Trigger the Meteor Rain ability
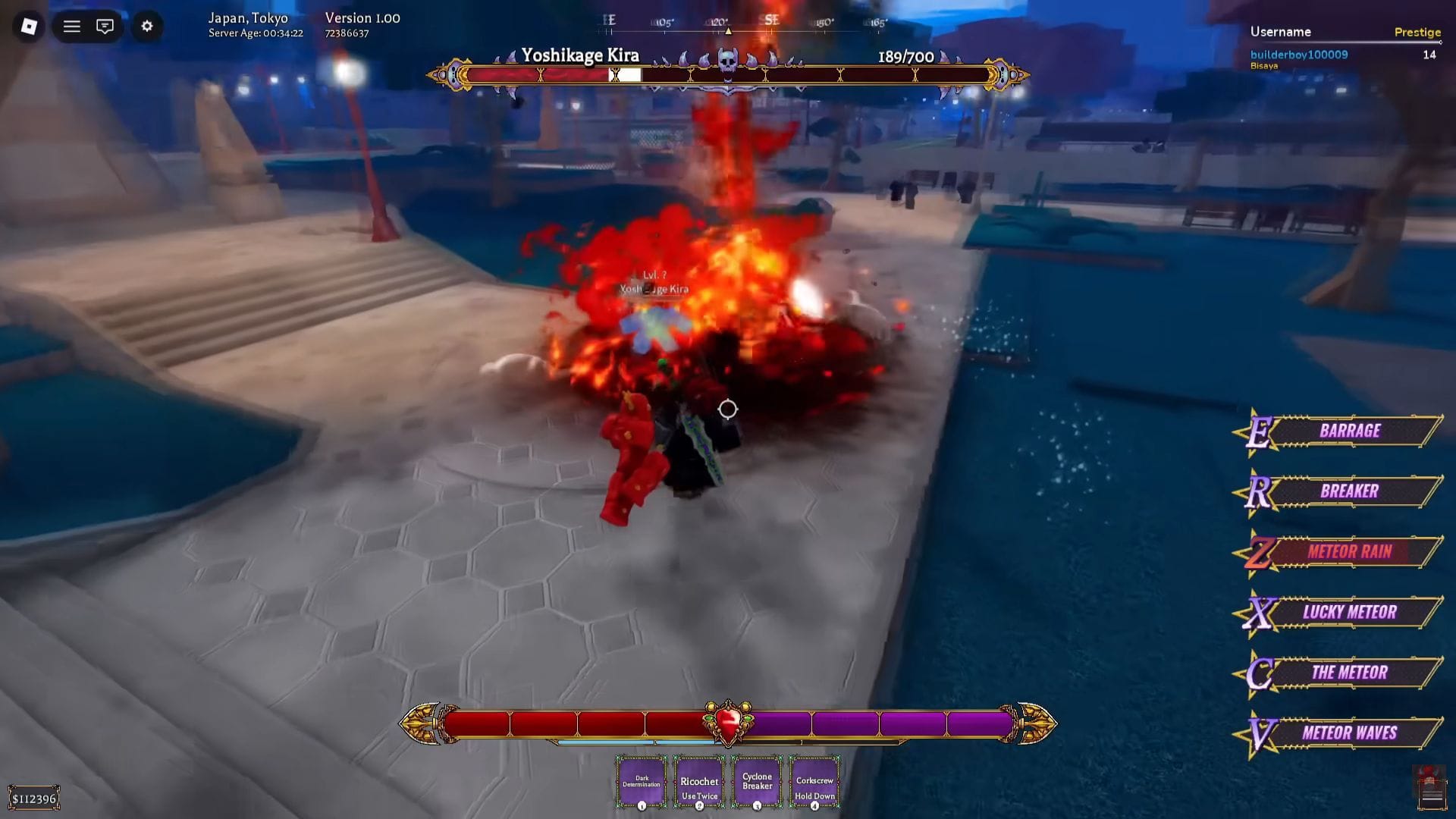The height and width of the screenshot is (819, 1456). (x=1351, y=553)
